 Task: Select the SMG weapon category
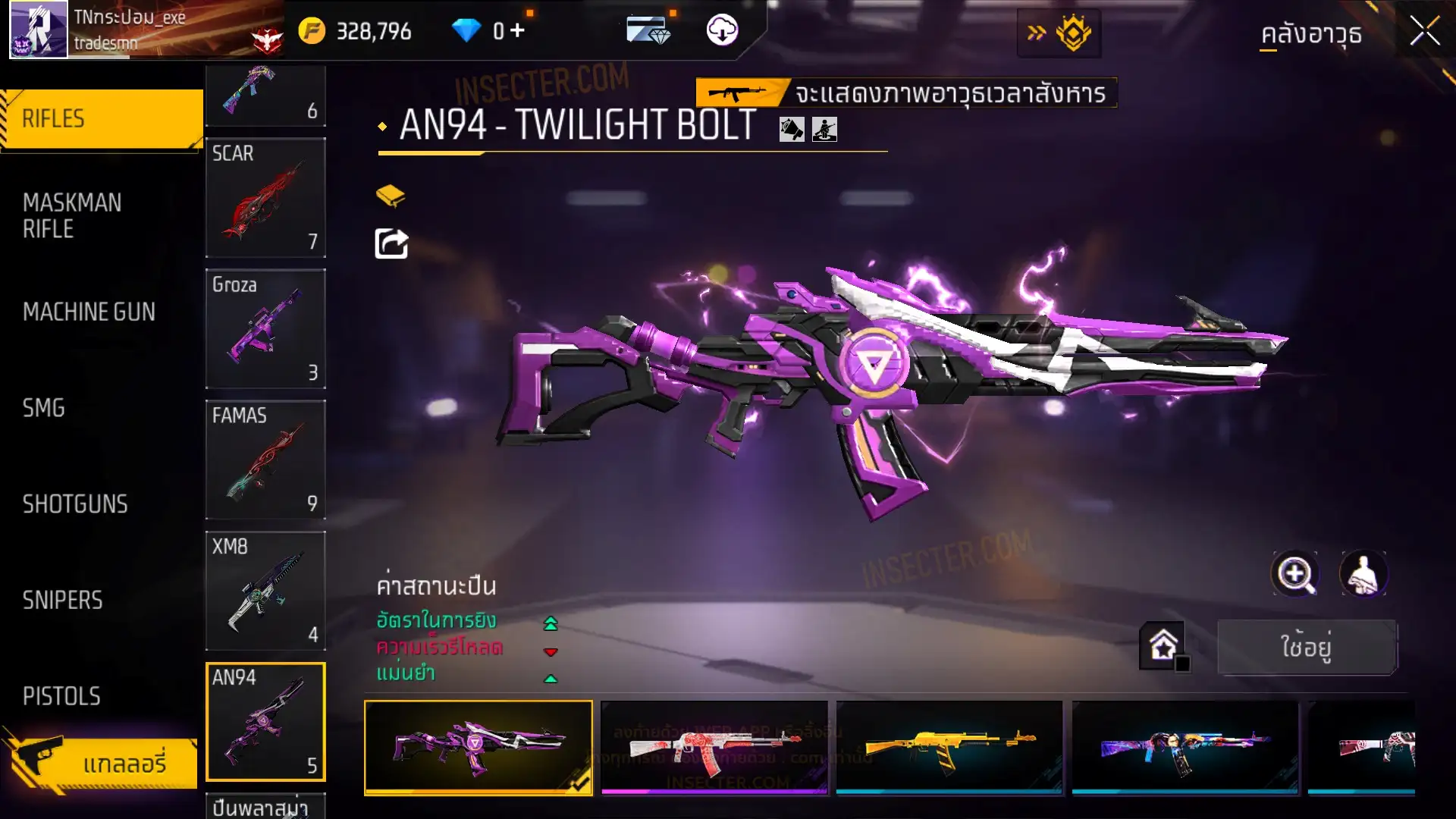(44, 408)
